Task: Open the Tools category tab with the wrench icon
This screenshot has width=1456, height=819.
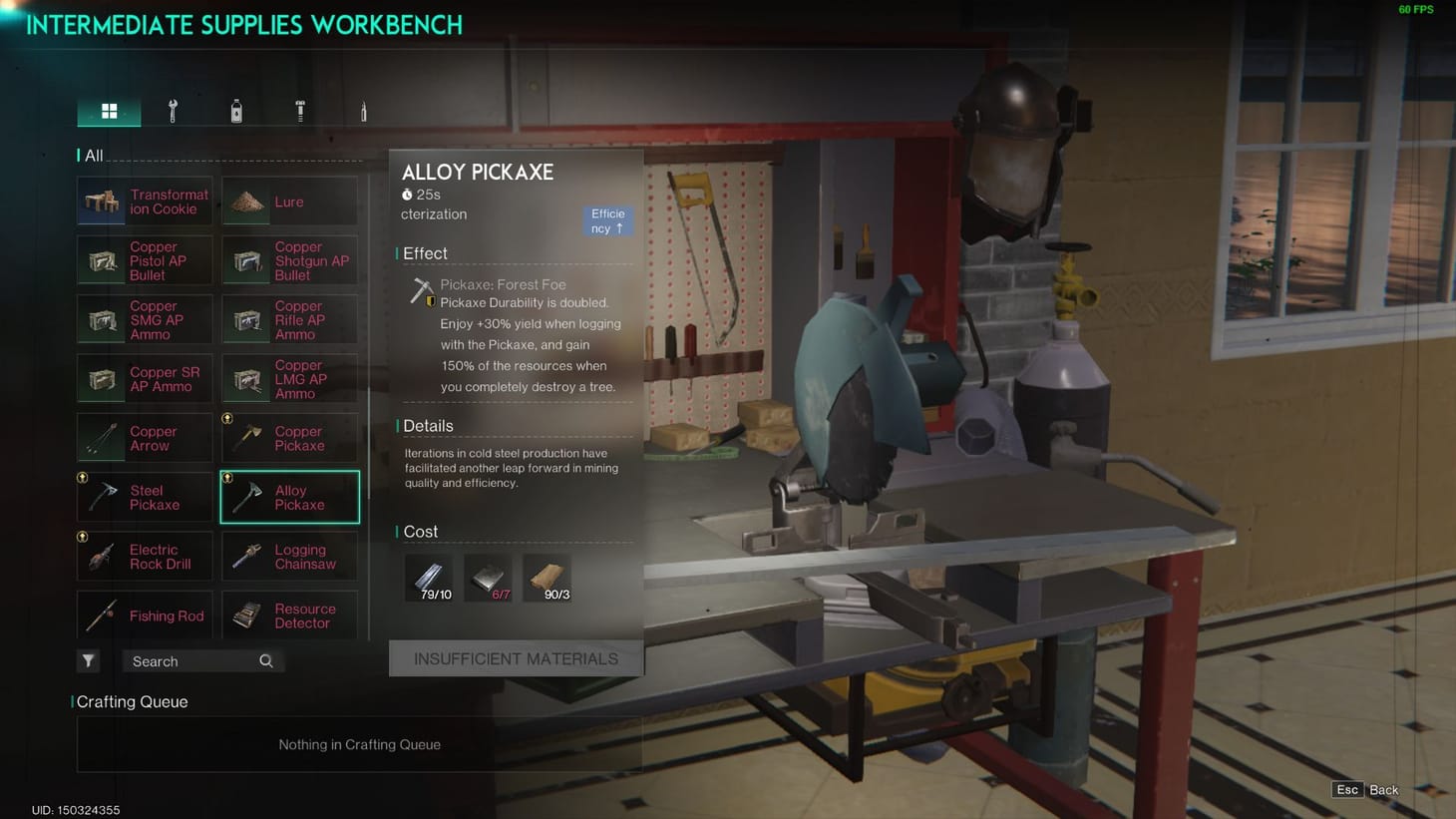Action: click(x=174, y=110)
